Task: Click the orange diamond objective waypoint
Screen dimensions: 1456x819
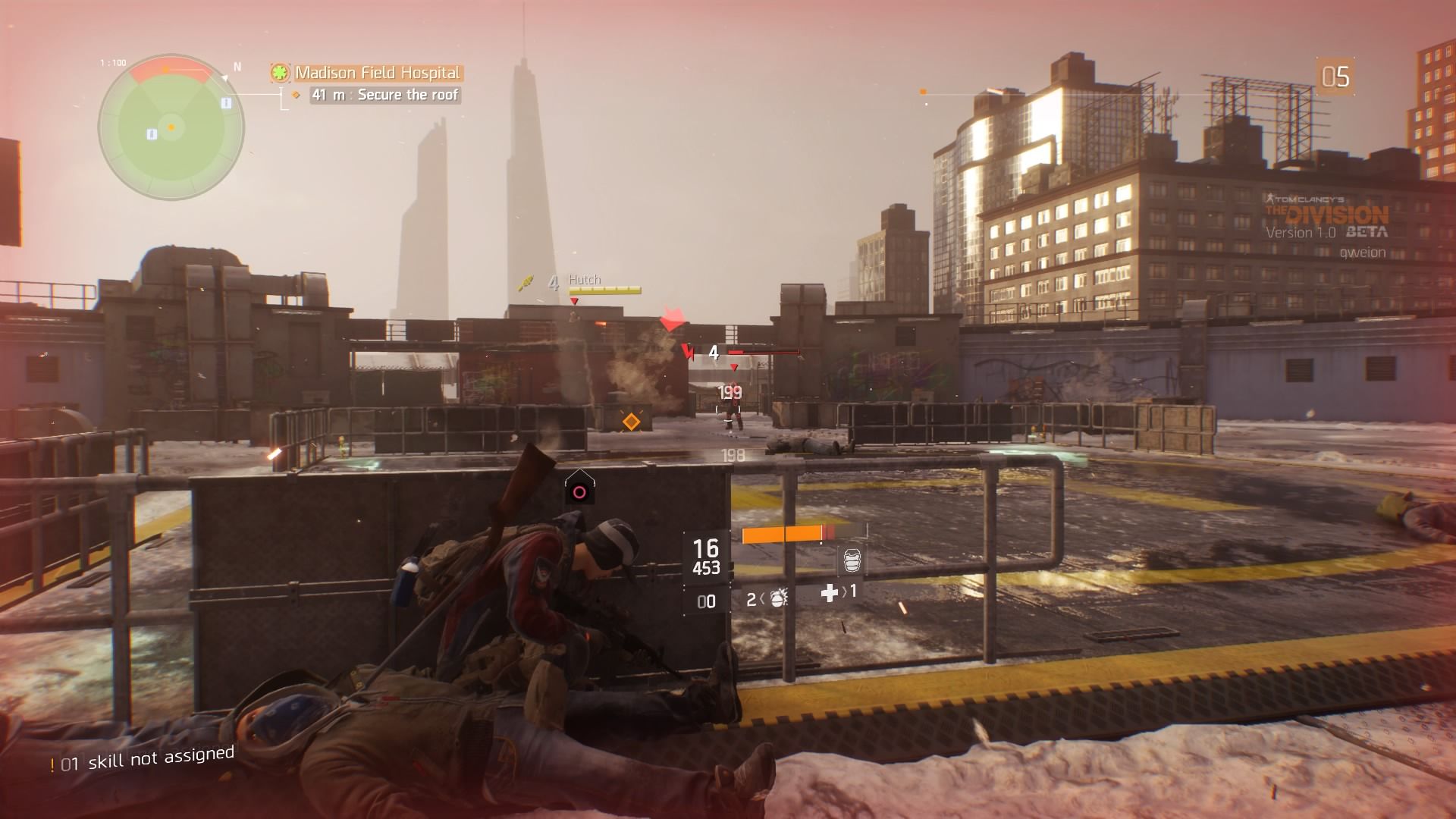Action: [631, 421]
